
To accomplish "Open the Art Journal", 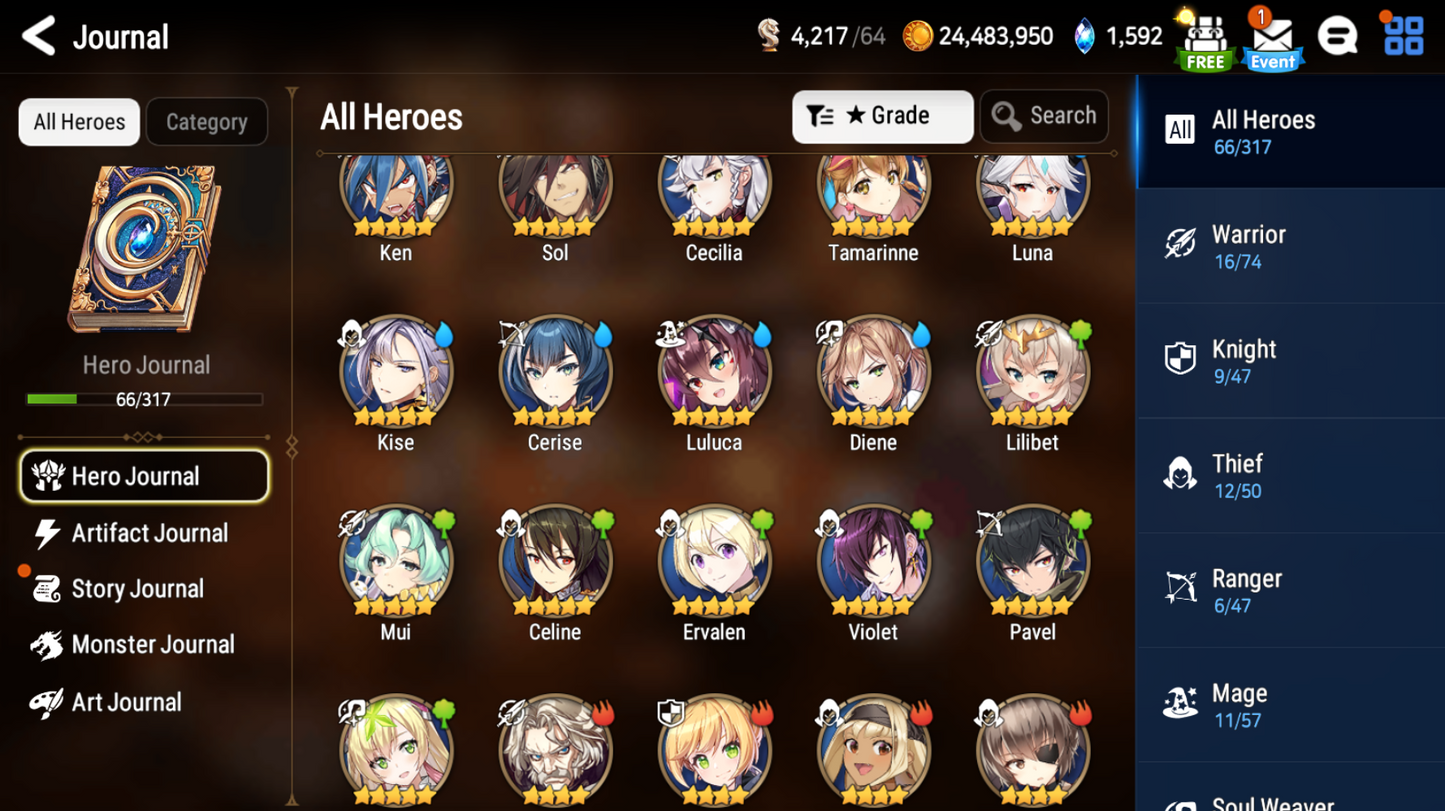I will pos(125,702).
